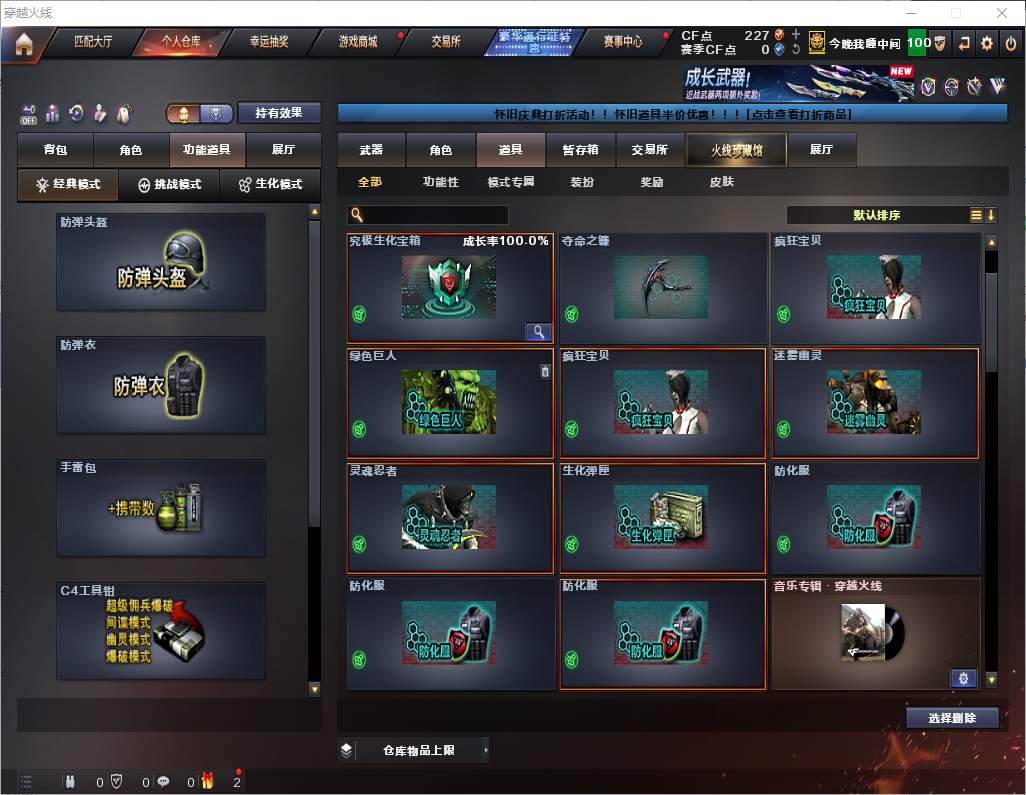This screenshot has width=1026, height=795.
Task: Open the gear settings icon
Action: point(987,43)
